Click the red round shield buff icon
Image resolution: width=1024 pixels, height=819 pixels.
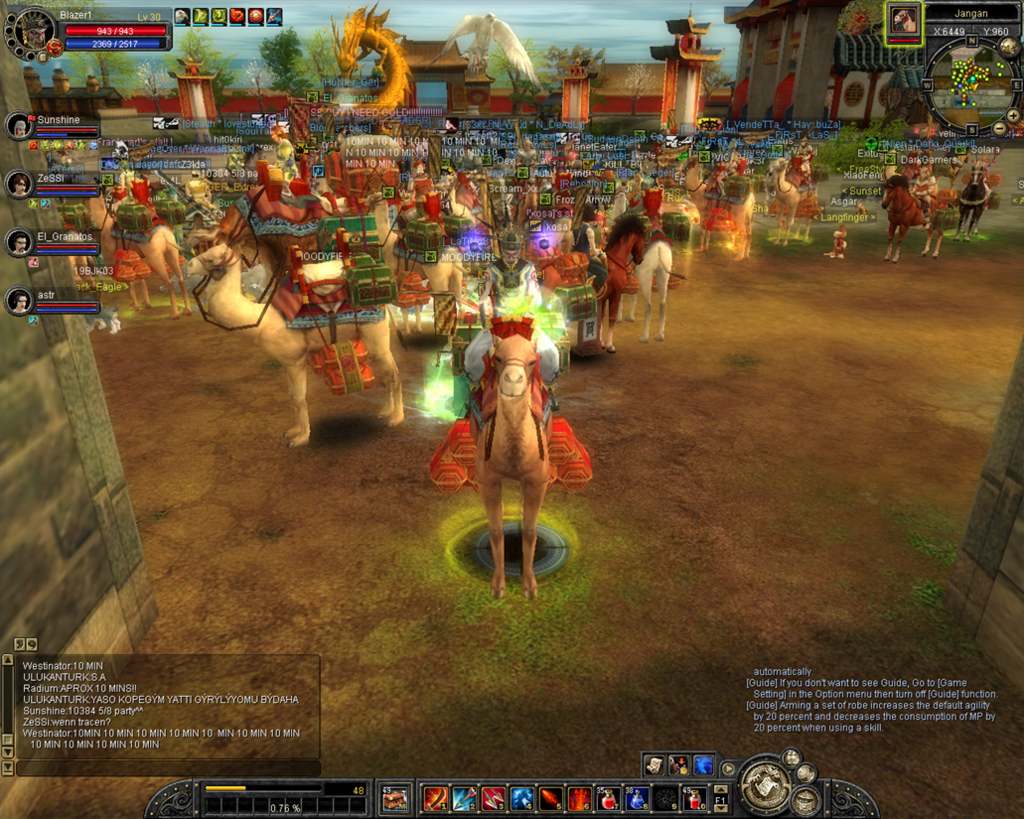(x=255, y=16)
